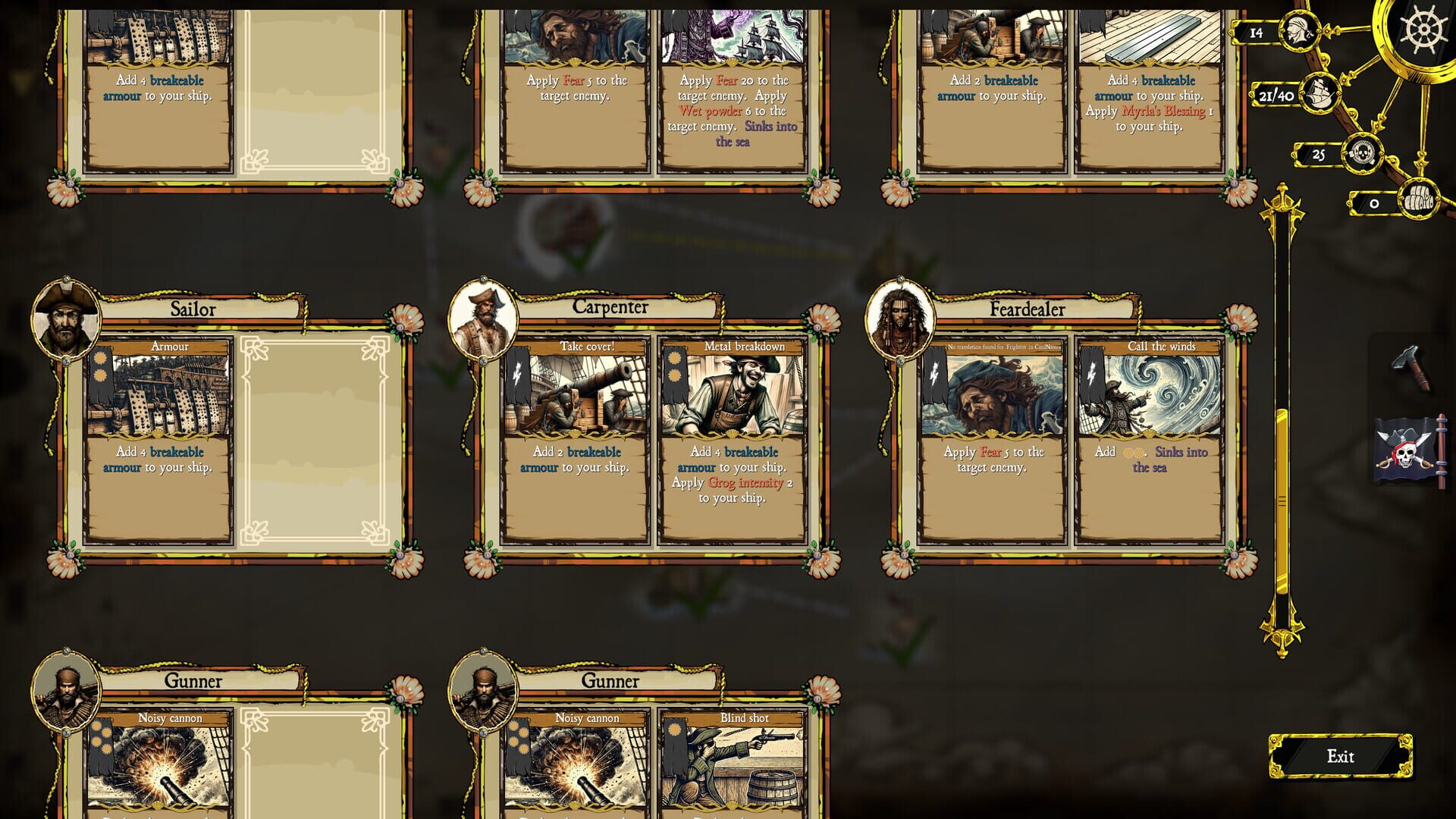The image size is (1456, 819).
Task: Click the Carpenter's portrait
Action: [x=485, y=320]
